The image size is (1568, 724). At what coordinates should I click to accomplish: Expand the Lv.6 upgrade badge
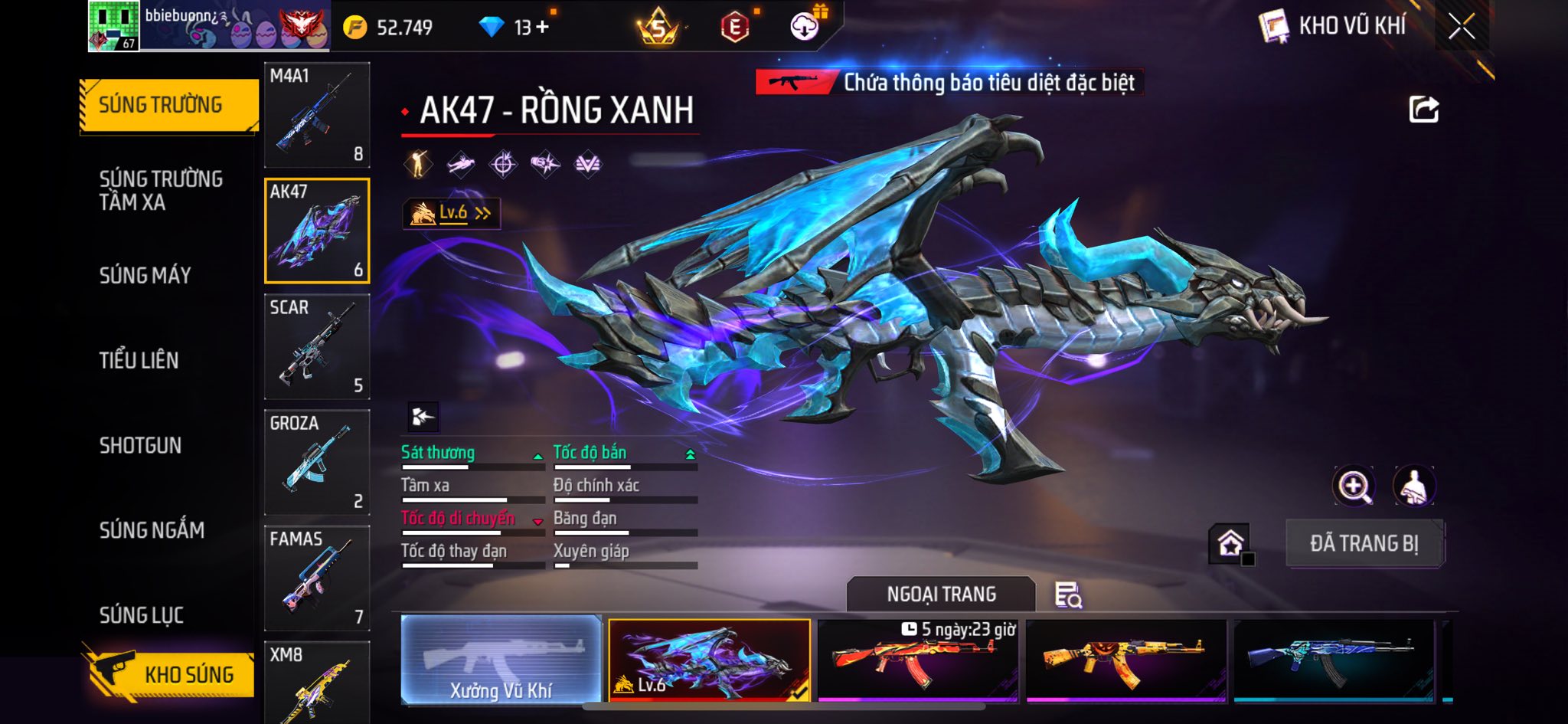[x=452, y=213]
